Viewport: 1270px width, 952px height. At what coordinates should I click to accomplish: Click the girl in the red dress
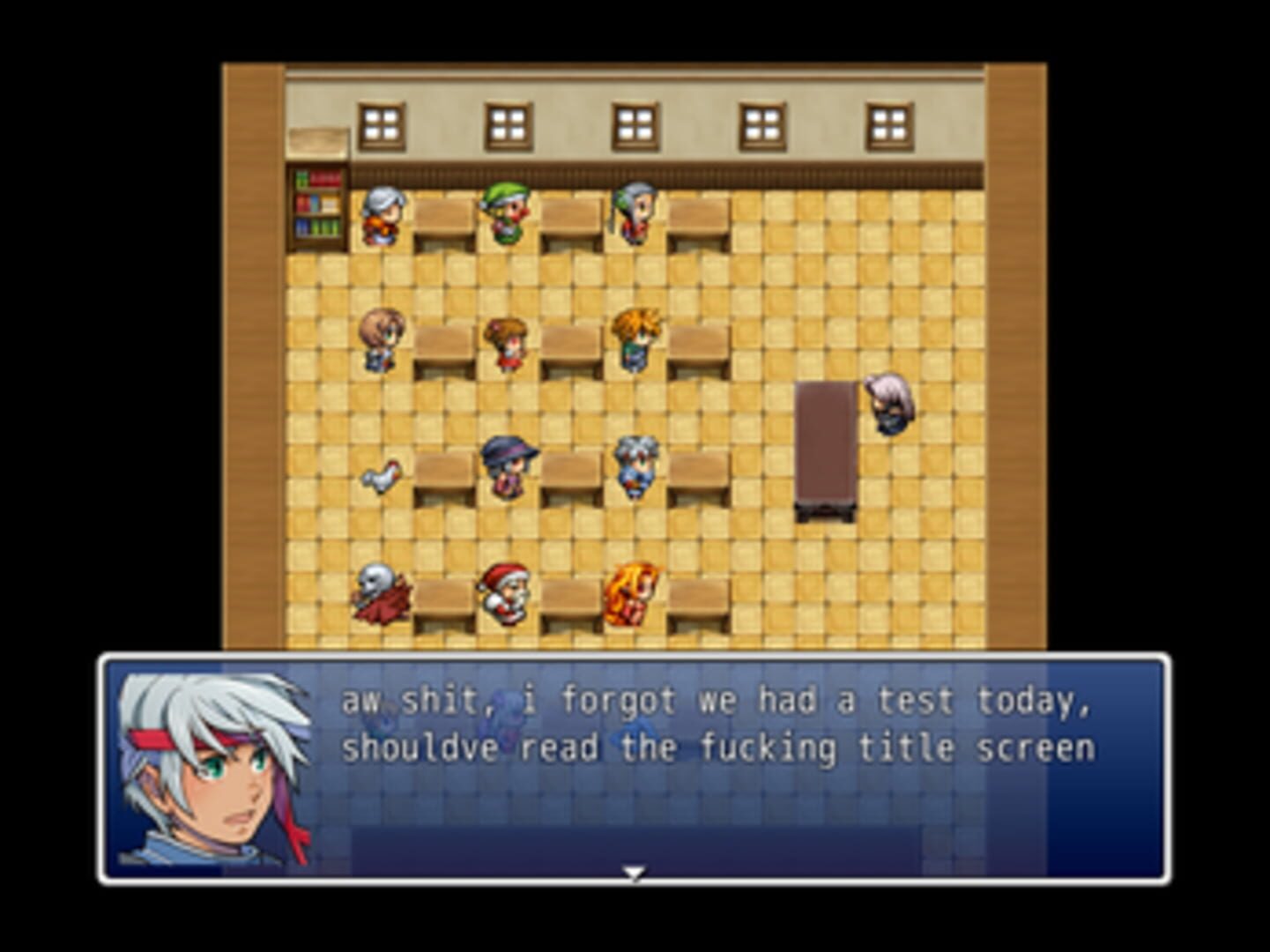(504, 339)
